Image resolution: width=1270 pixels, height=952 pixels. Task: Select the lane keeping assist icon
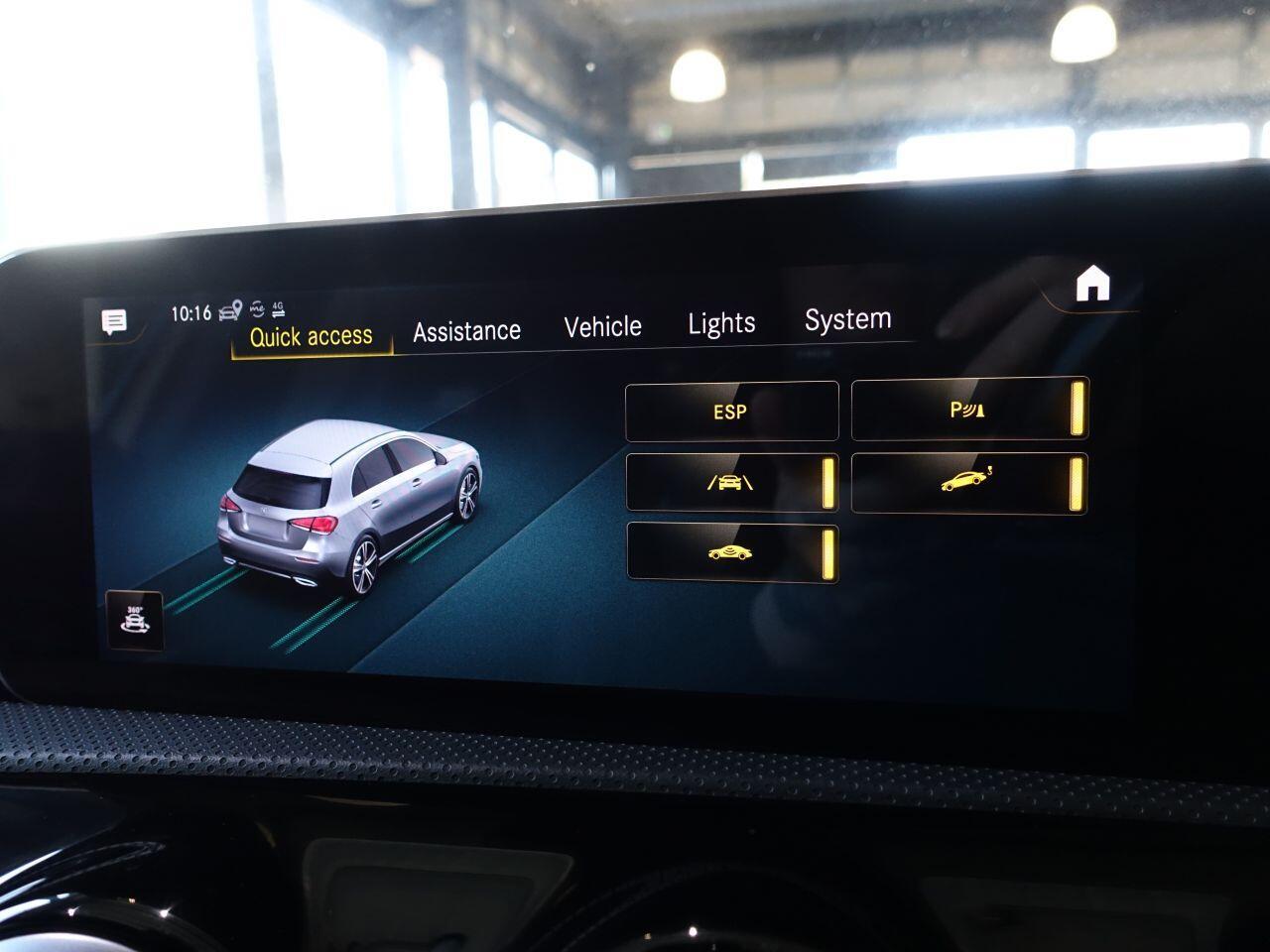(x=730, y=483)
